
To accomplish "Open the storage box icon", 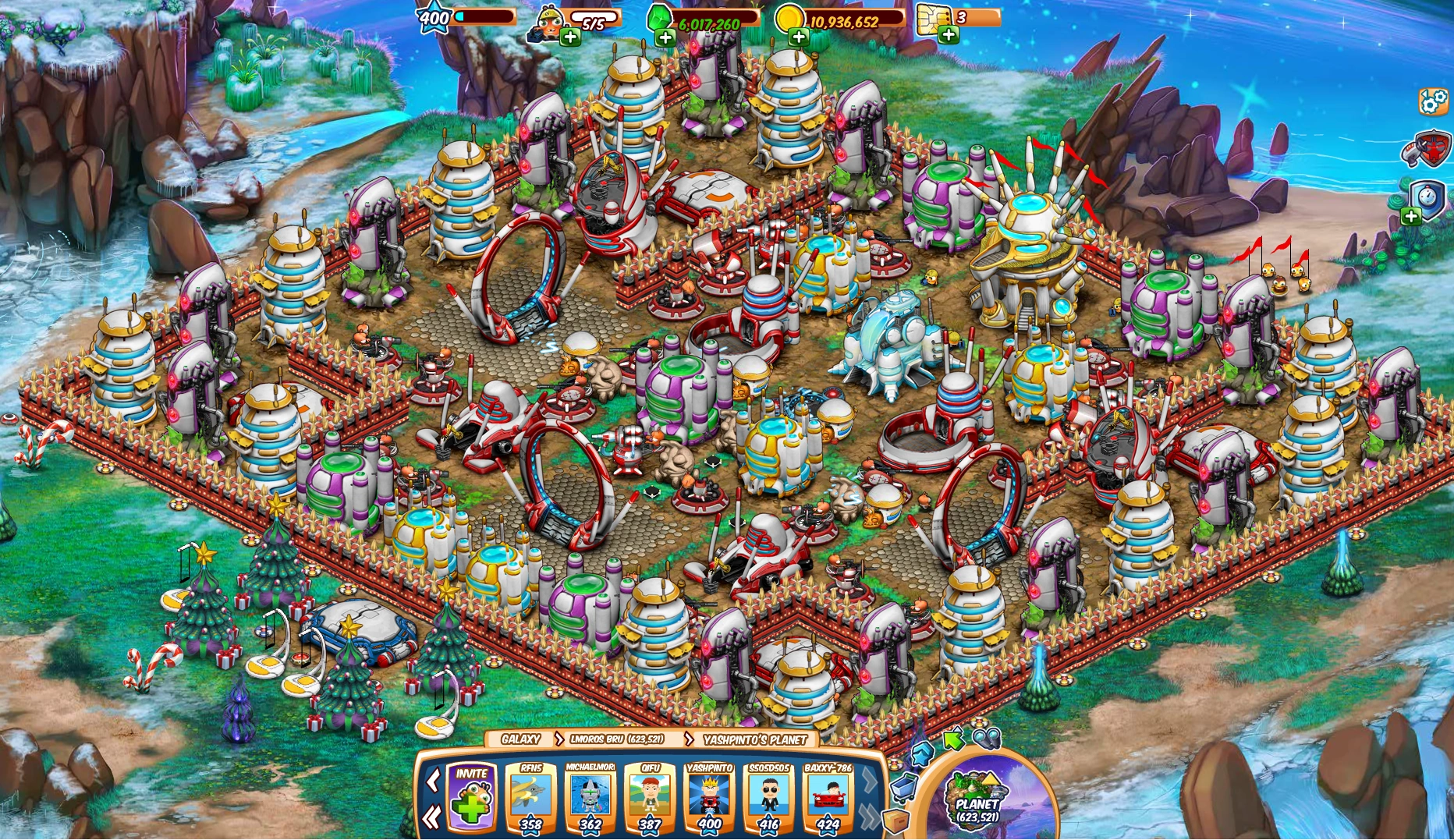I will (x=895, y=820).
